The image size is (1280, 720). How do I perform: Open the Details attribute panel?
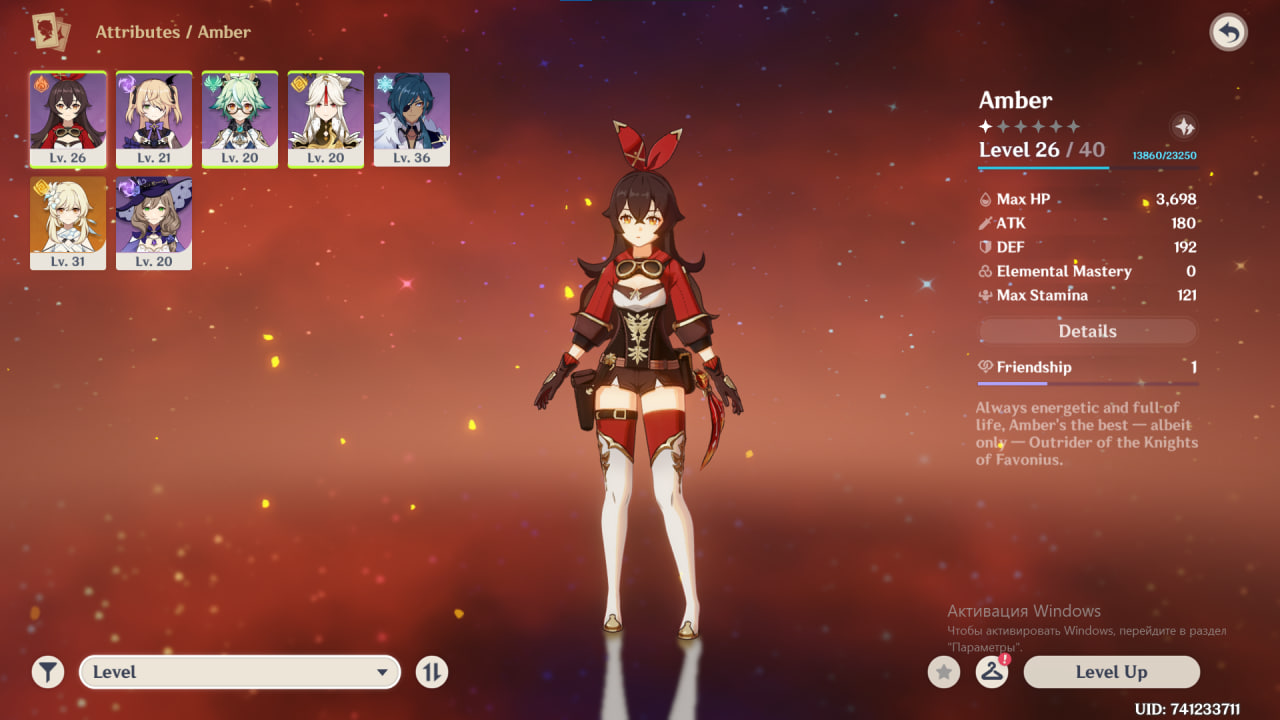pos(1087,331)
